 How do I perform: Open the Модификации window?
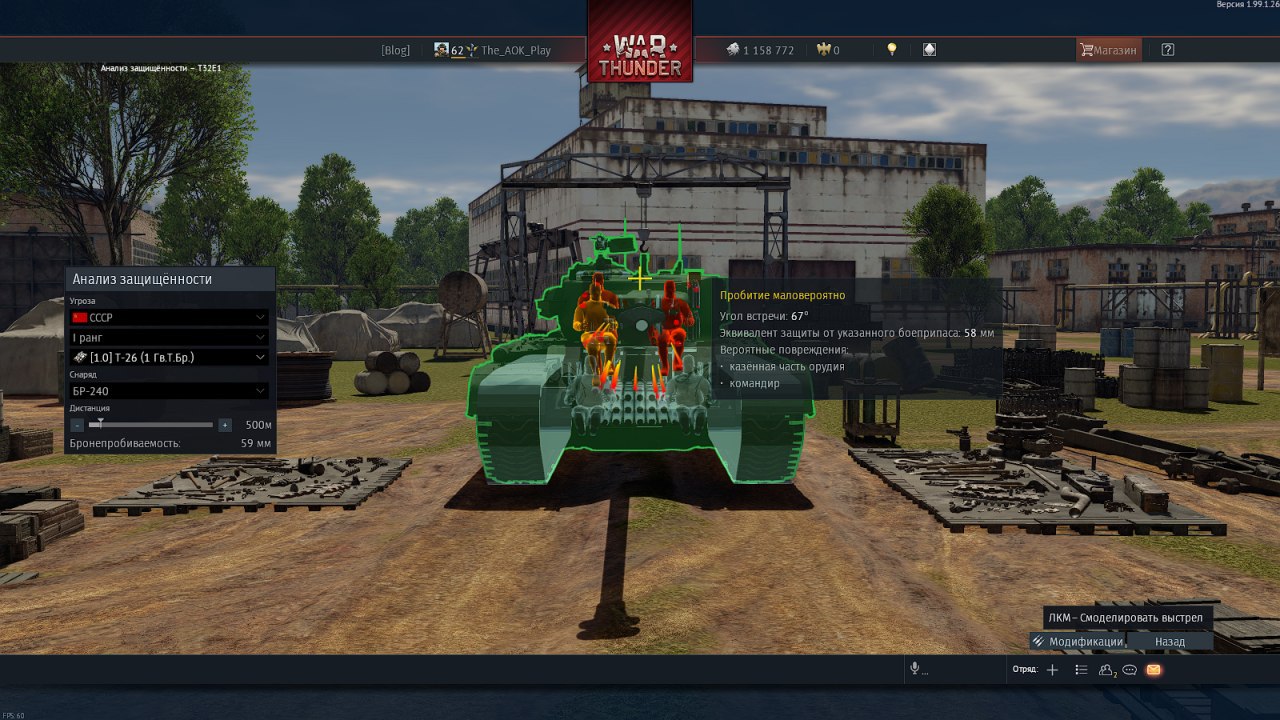click(x=1078, y=642)
